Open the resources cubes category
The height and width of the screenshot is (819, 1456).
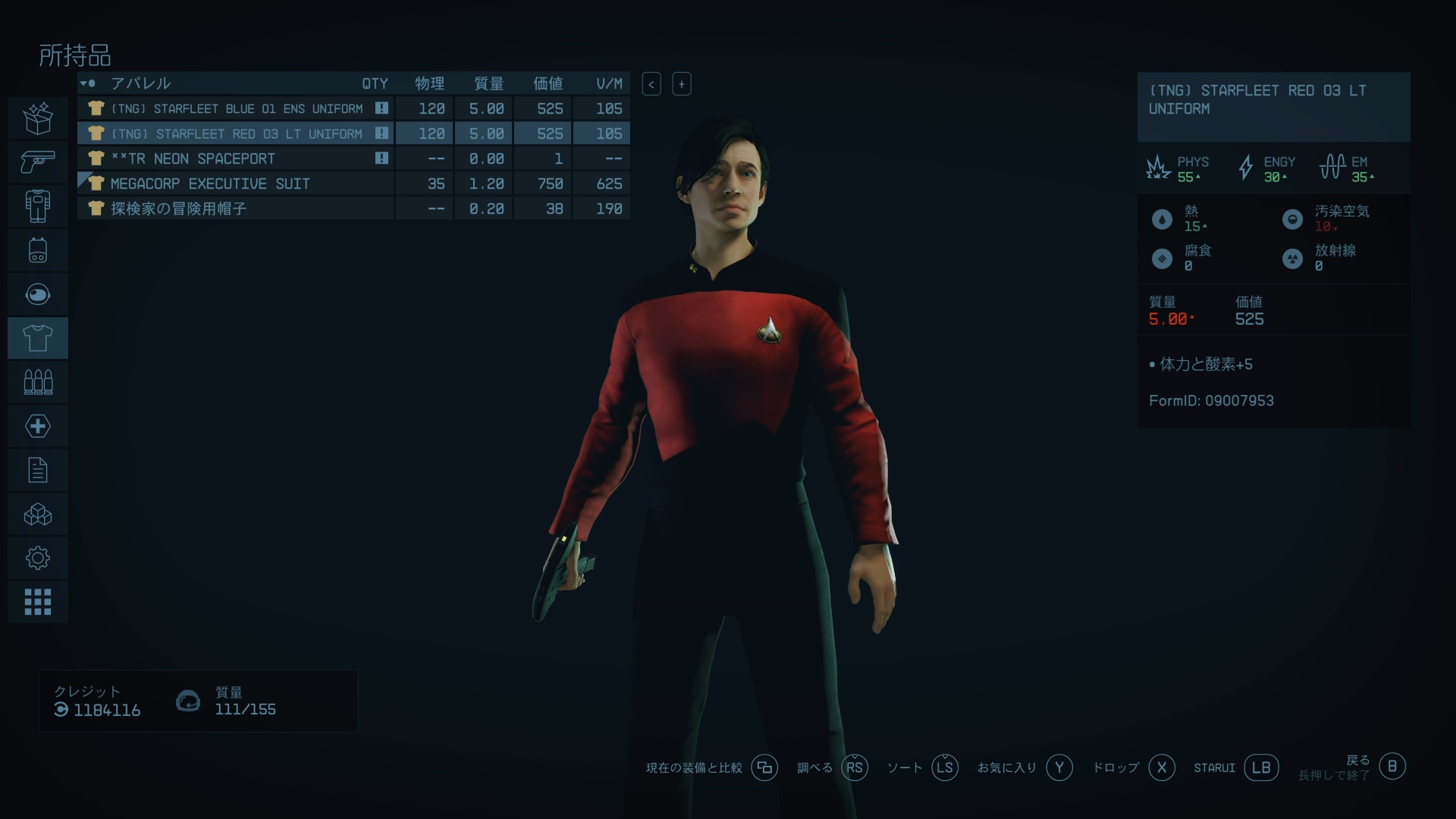(x=38, y=514)
